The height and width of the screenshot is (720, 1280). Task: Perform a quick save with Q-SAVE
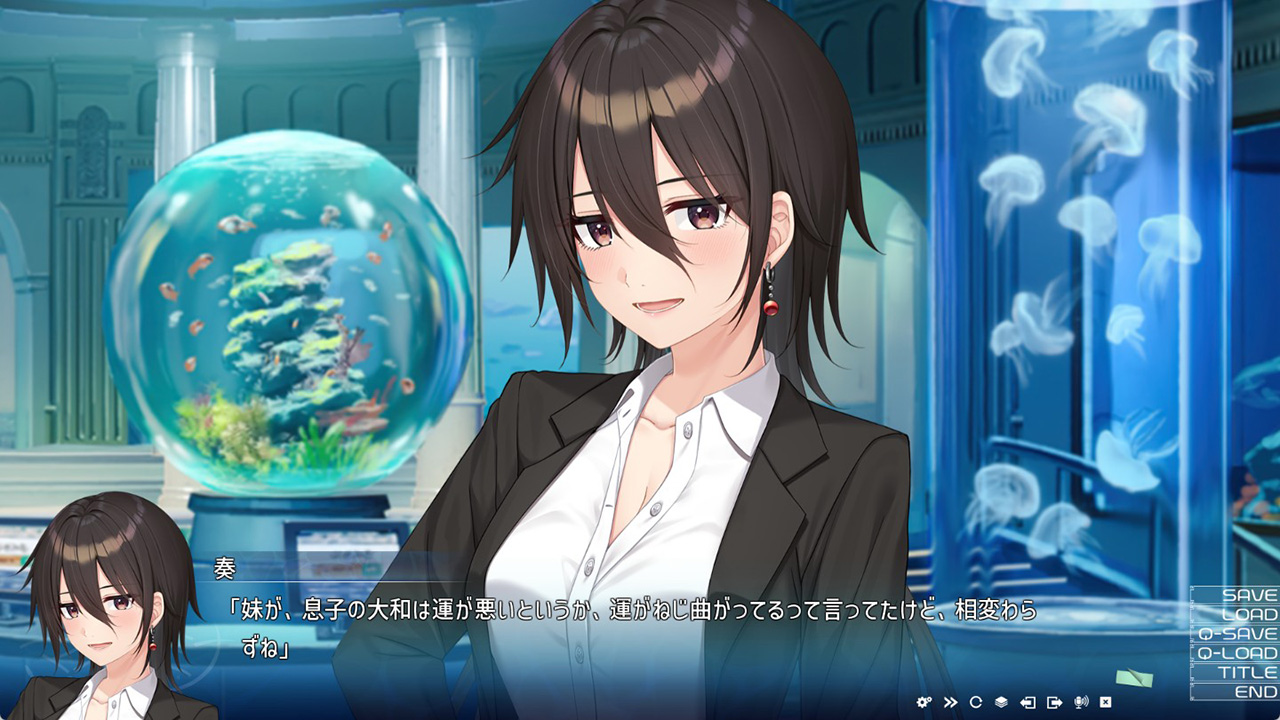click(x=1236, y=633)
